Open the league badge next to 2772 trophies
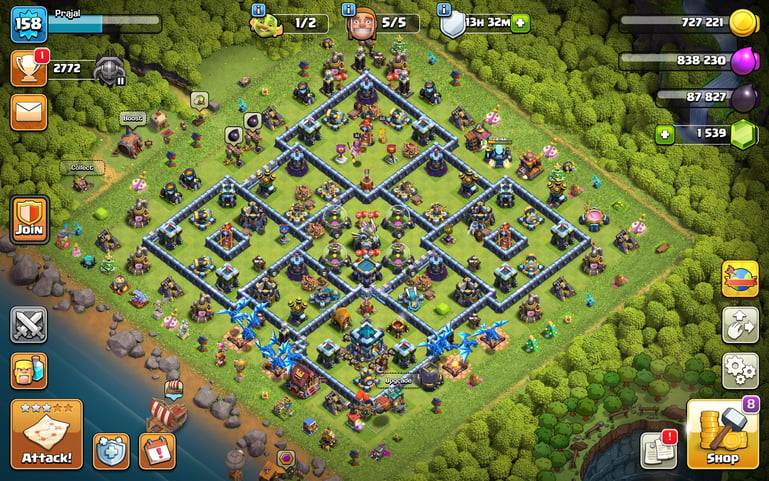 109,69
